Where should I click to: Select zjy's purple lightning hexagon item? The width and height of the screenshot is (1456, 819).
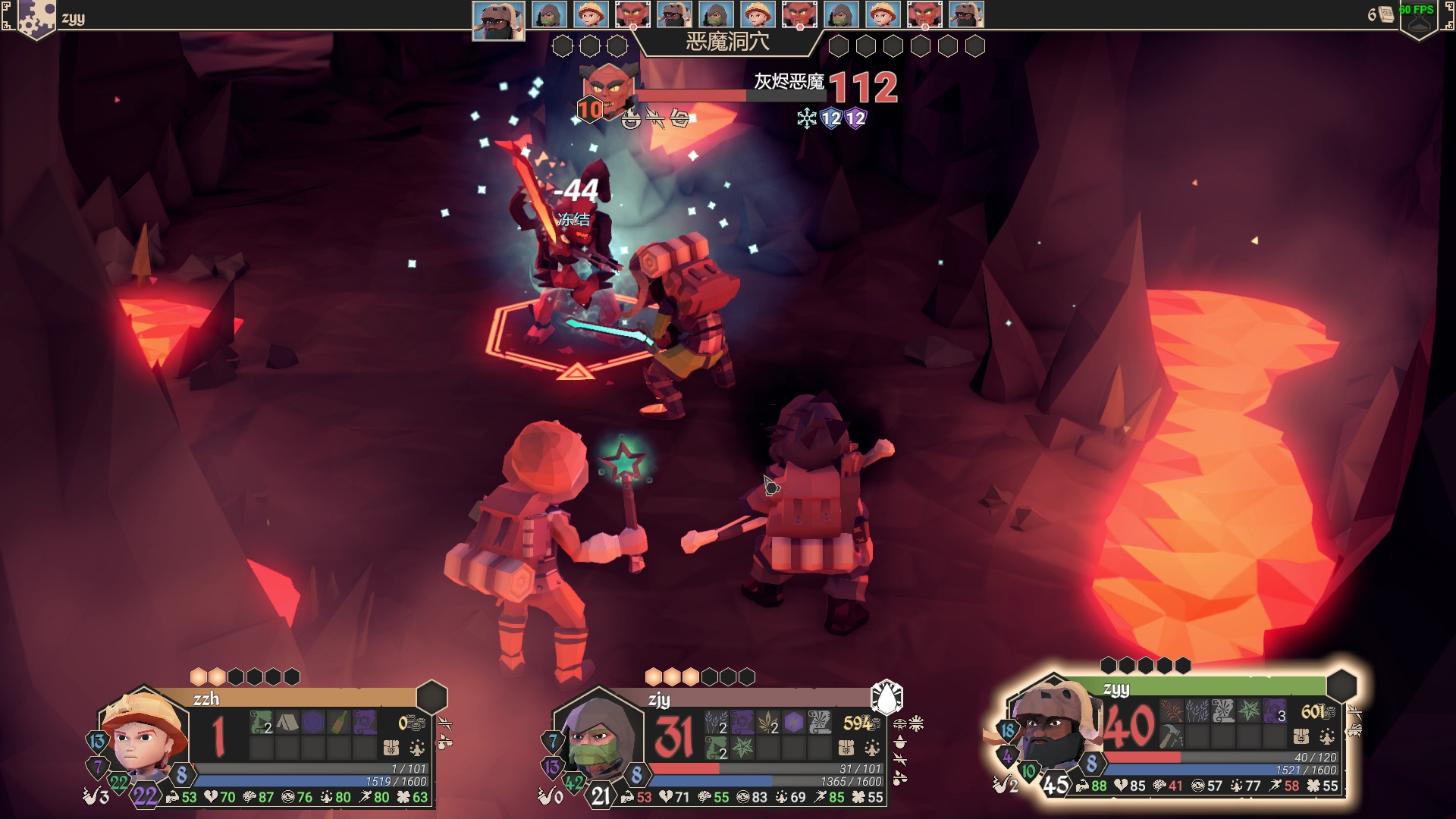pyautogui.click(x=794, y=723)
